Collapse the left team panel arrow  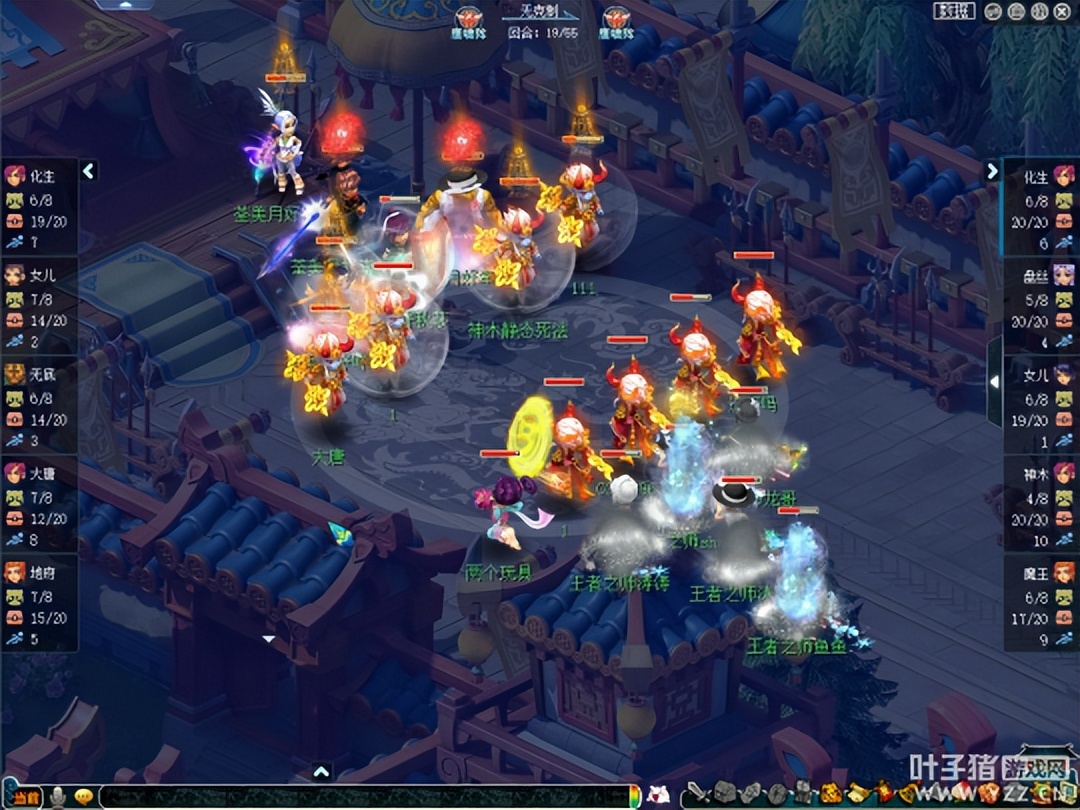pos(89,171)
